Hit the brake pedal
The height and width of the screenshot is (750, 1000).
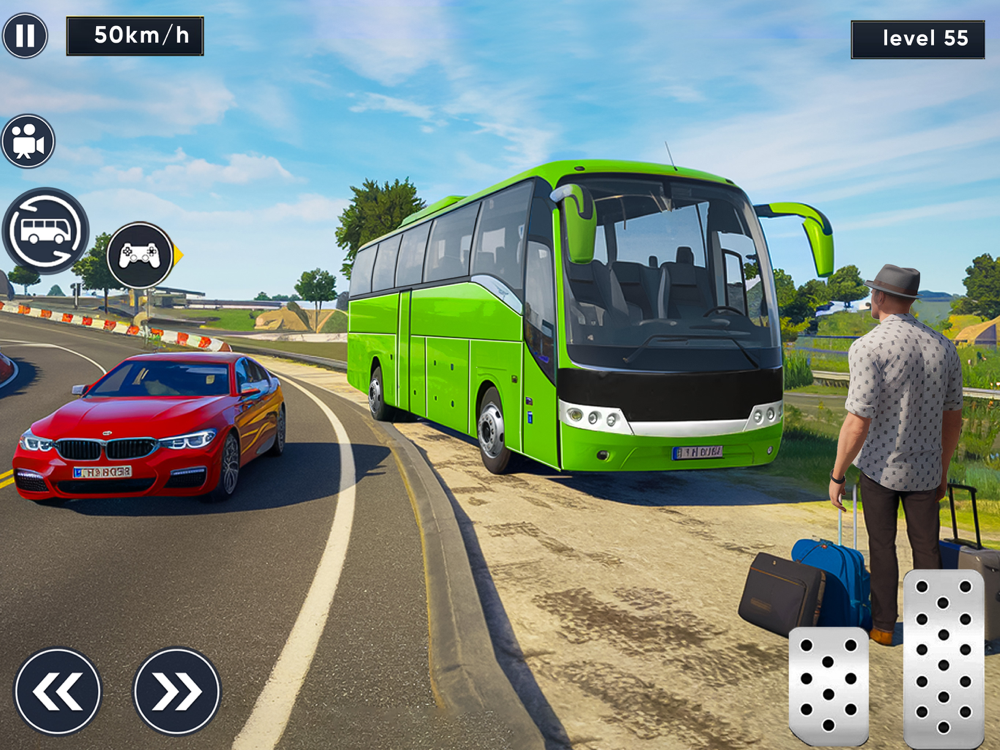pyautogui.click(x=828, y=685)
